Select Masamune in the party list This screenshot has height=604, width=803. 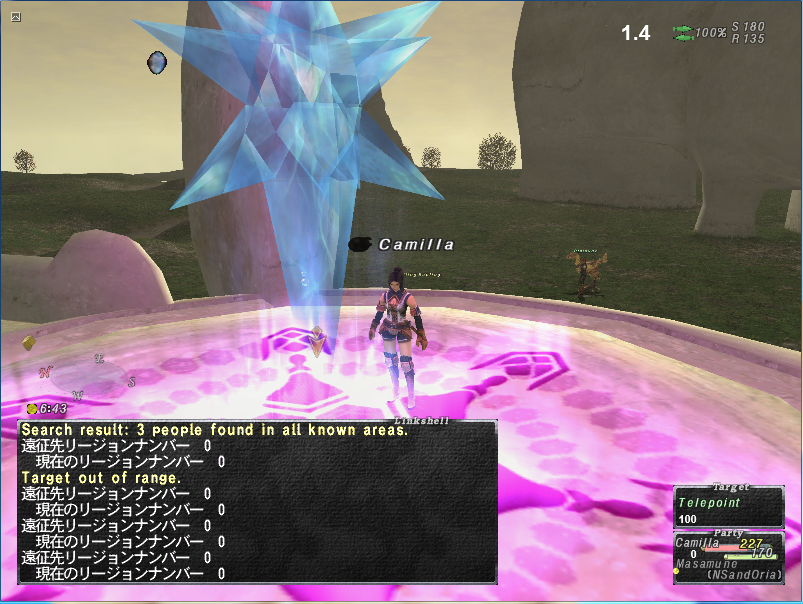pos(706,564)
